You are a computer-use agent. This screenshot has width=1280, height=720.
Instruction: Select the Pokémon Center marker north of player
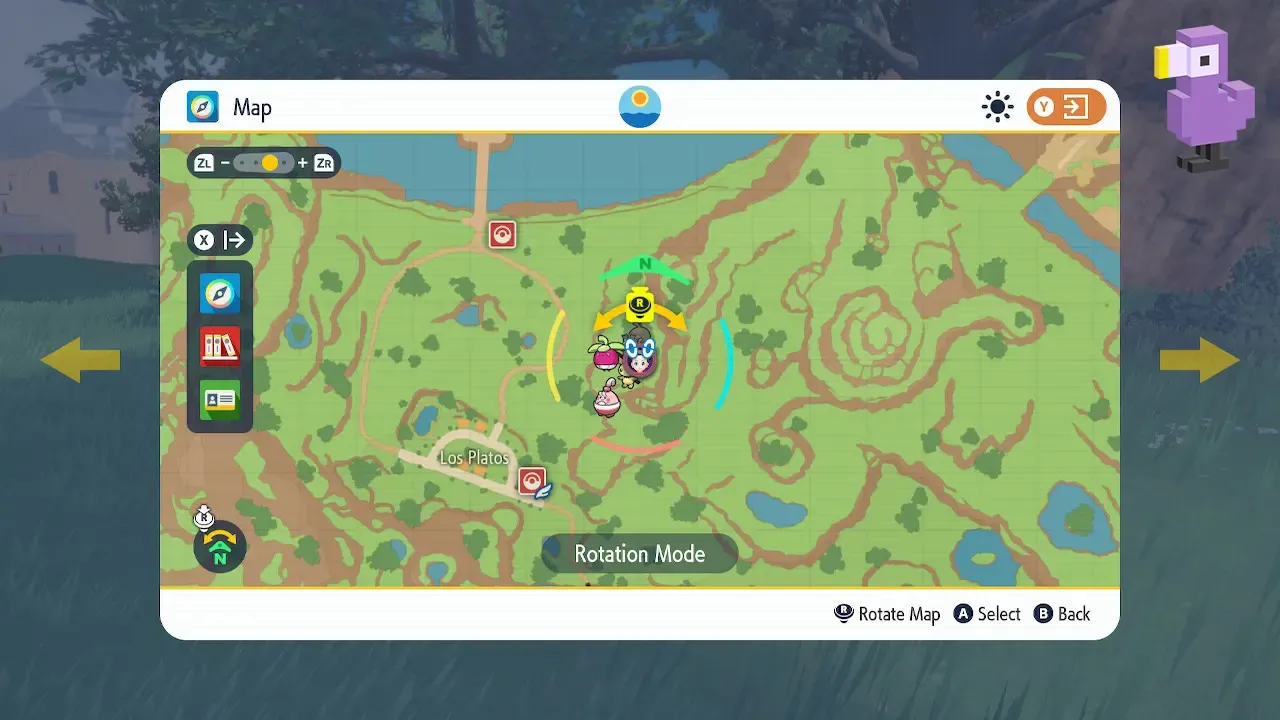point(501,233)
